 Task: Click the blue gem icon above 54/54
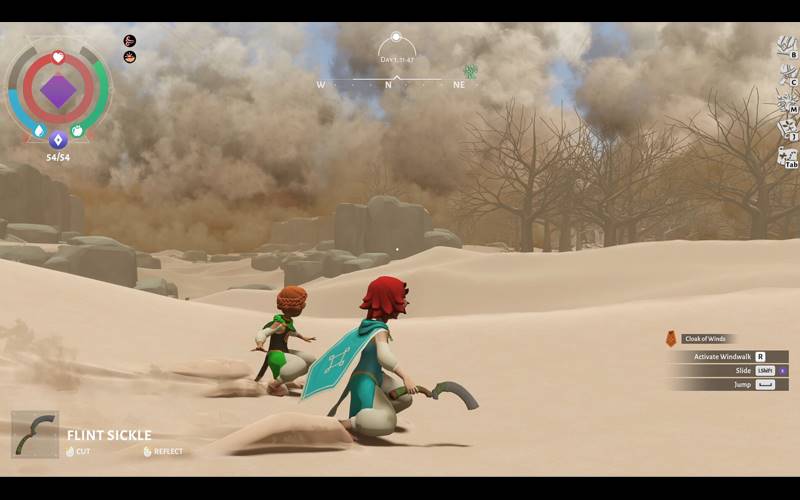[58, 140]
